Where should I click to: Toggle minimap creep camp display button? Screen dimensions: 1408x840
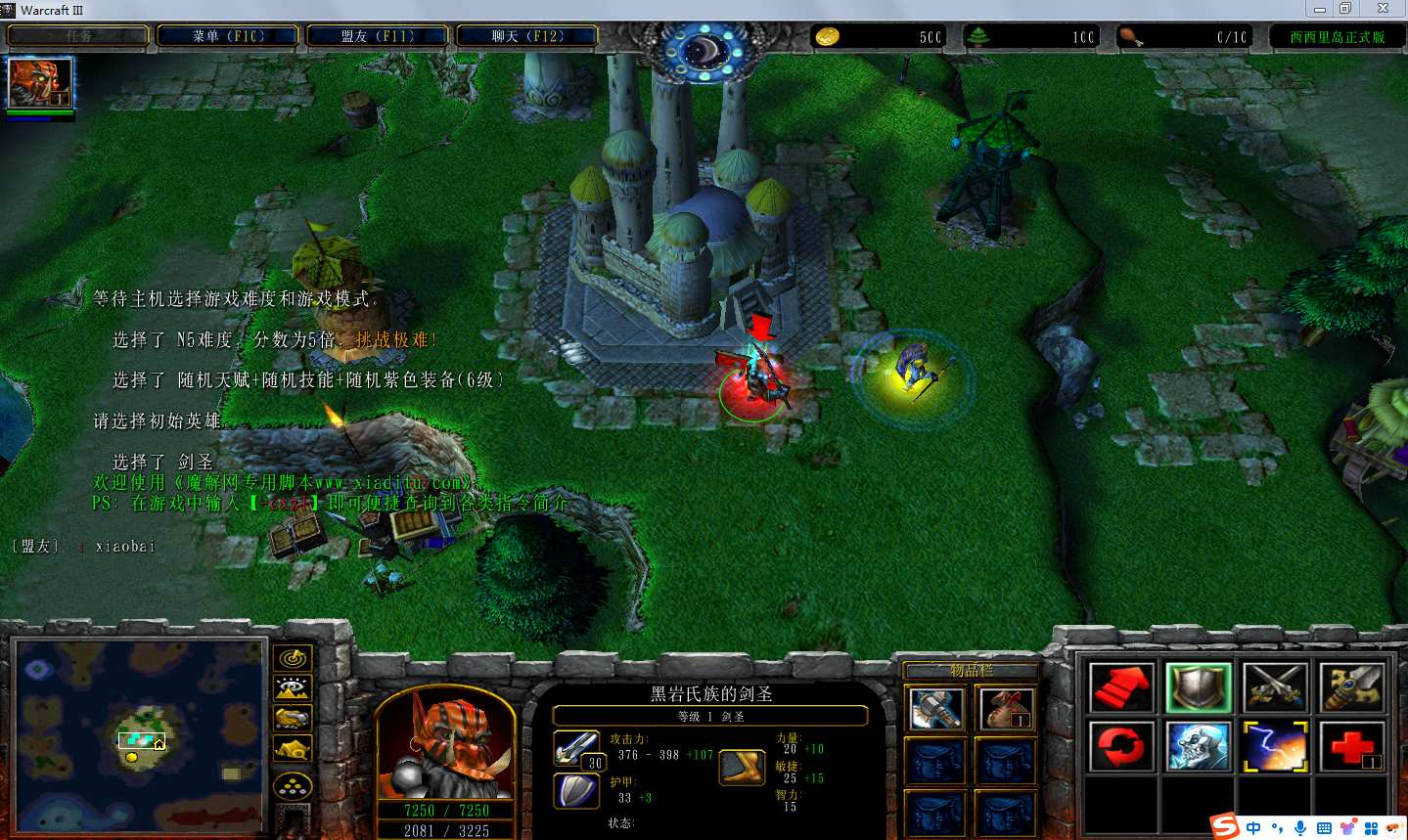pos(292,750)
